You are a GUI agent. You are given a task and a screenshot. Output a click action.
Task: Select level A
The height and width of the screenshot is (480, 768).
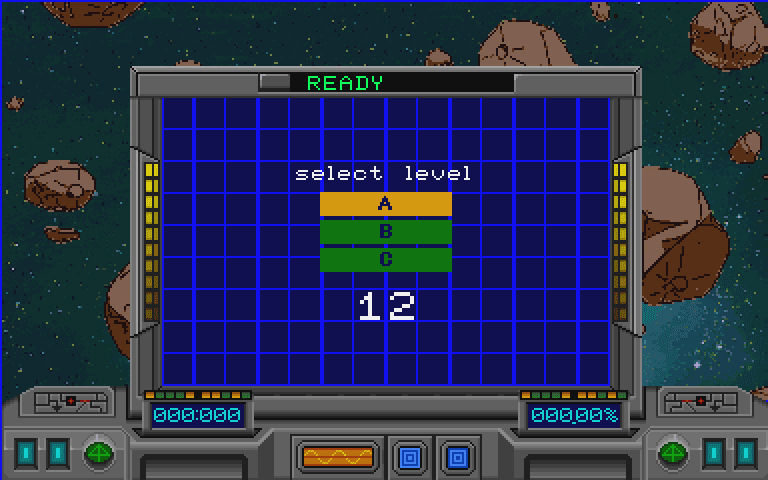tap(385, 204)
